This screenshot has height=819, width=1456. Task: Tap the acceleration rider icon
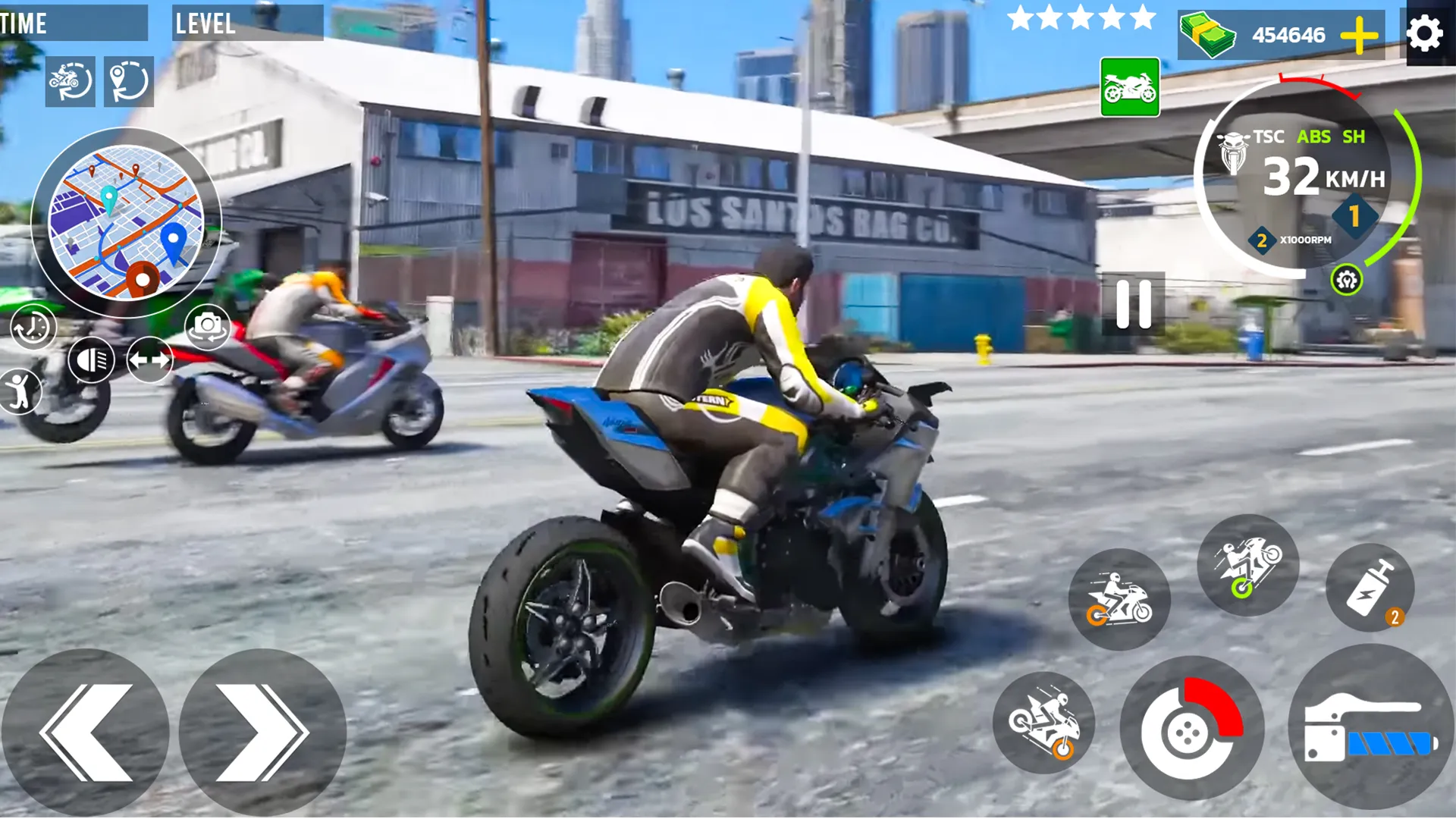pos(1121,599)
